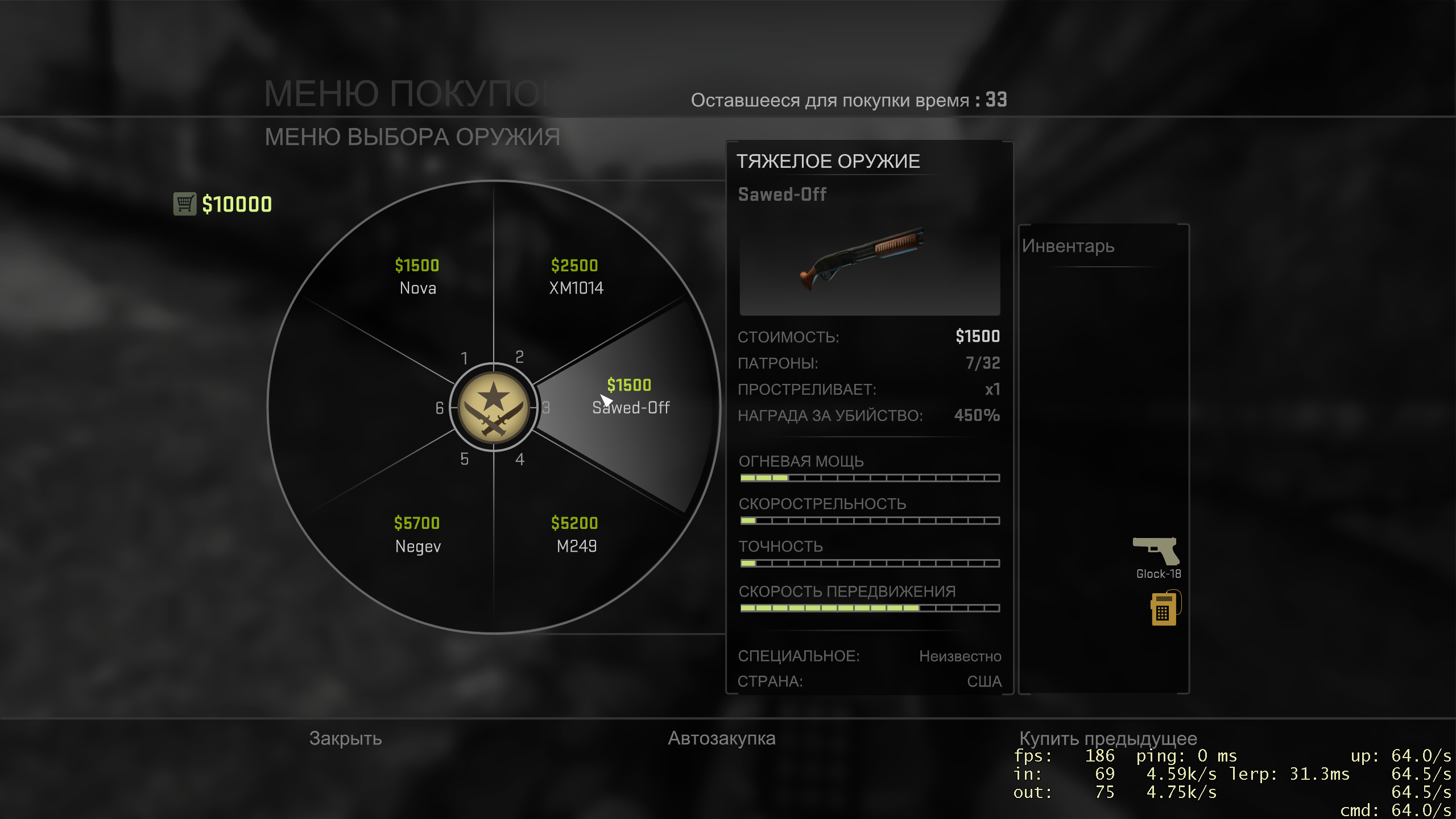1456x819 pixels.
Task: Choose the Negev for $5700
Action: [417, 535]
